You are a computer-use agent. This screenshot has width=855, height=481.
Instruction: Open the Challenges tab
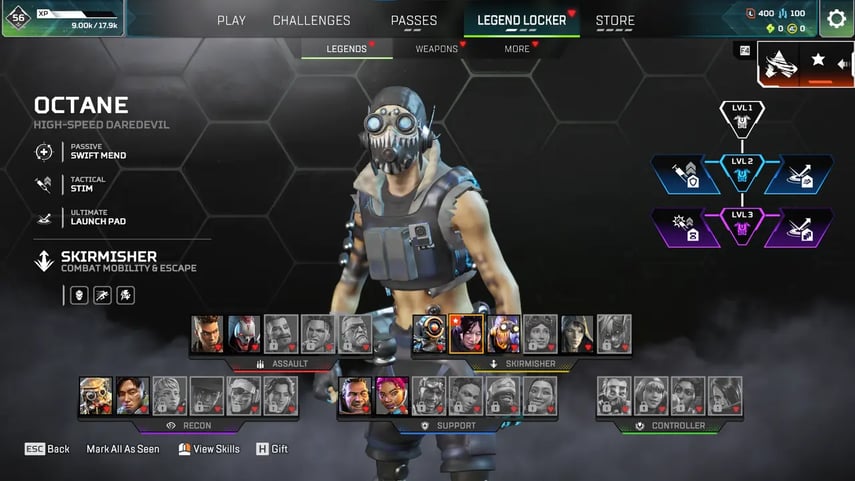tap(312, 20)
